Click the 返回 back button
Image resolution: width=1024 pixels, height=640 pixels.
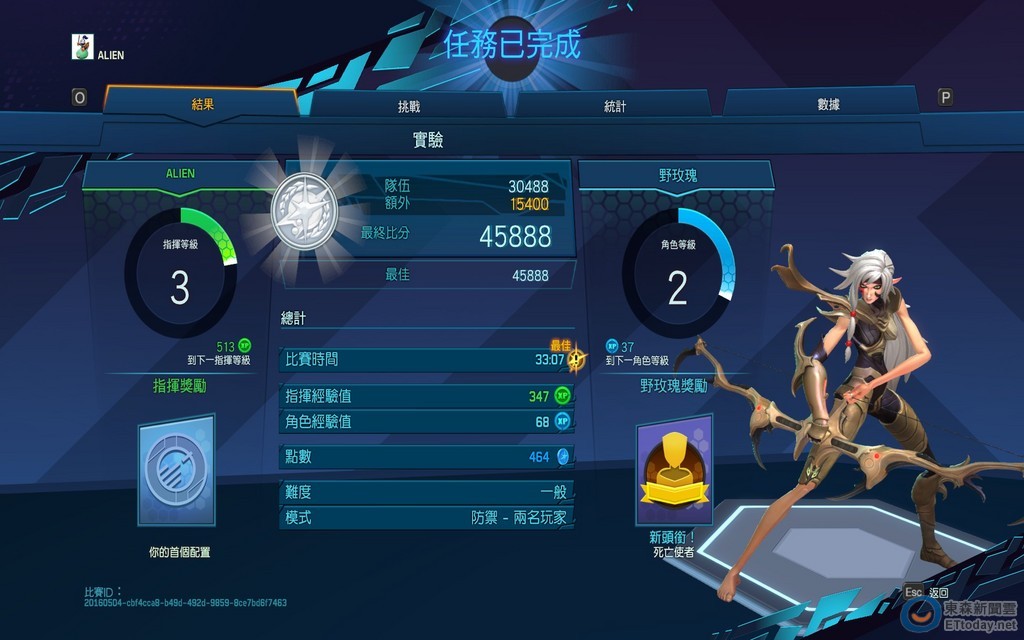(927, 592)
